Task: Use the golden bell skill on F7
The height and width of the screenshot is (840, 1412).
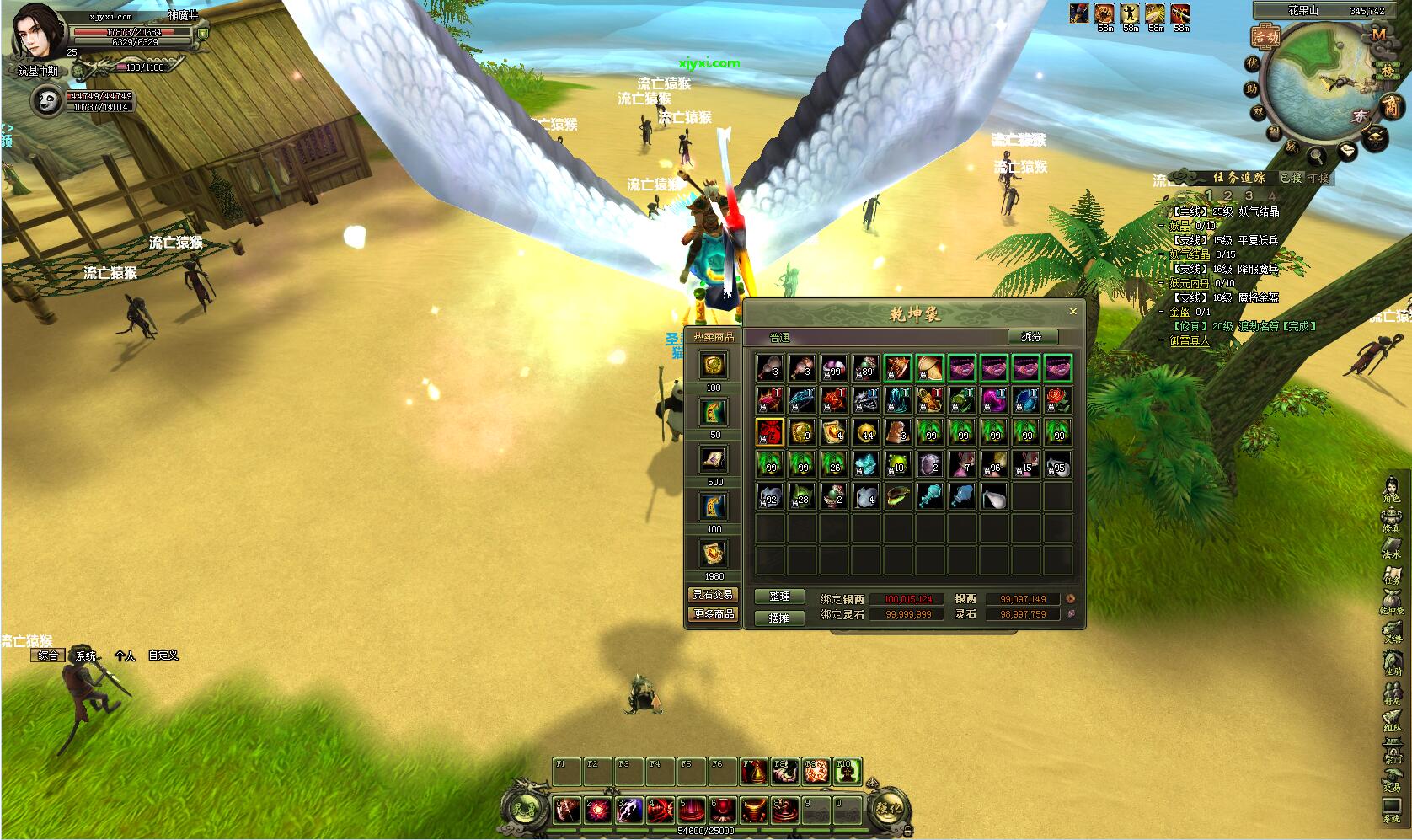Action: (754, 772)
